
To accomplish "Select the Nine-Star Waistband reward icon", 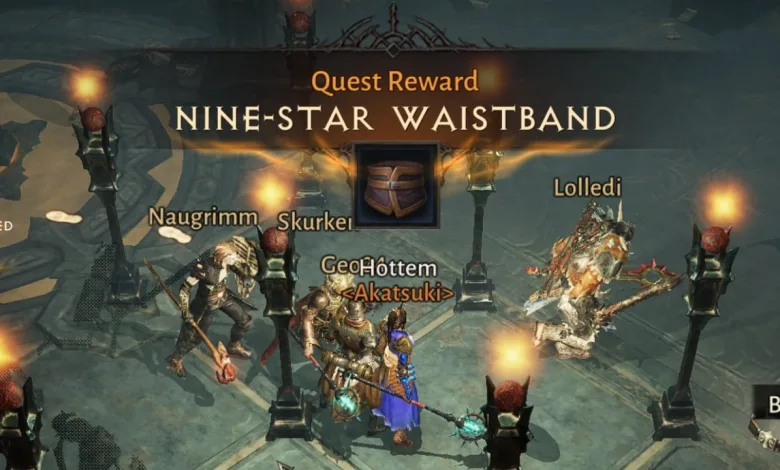I will tap(395, 186).
